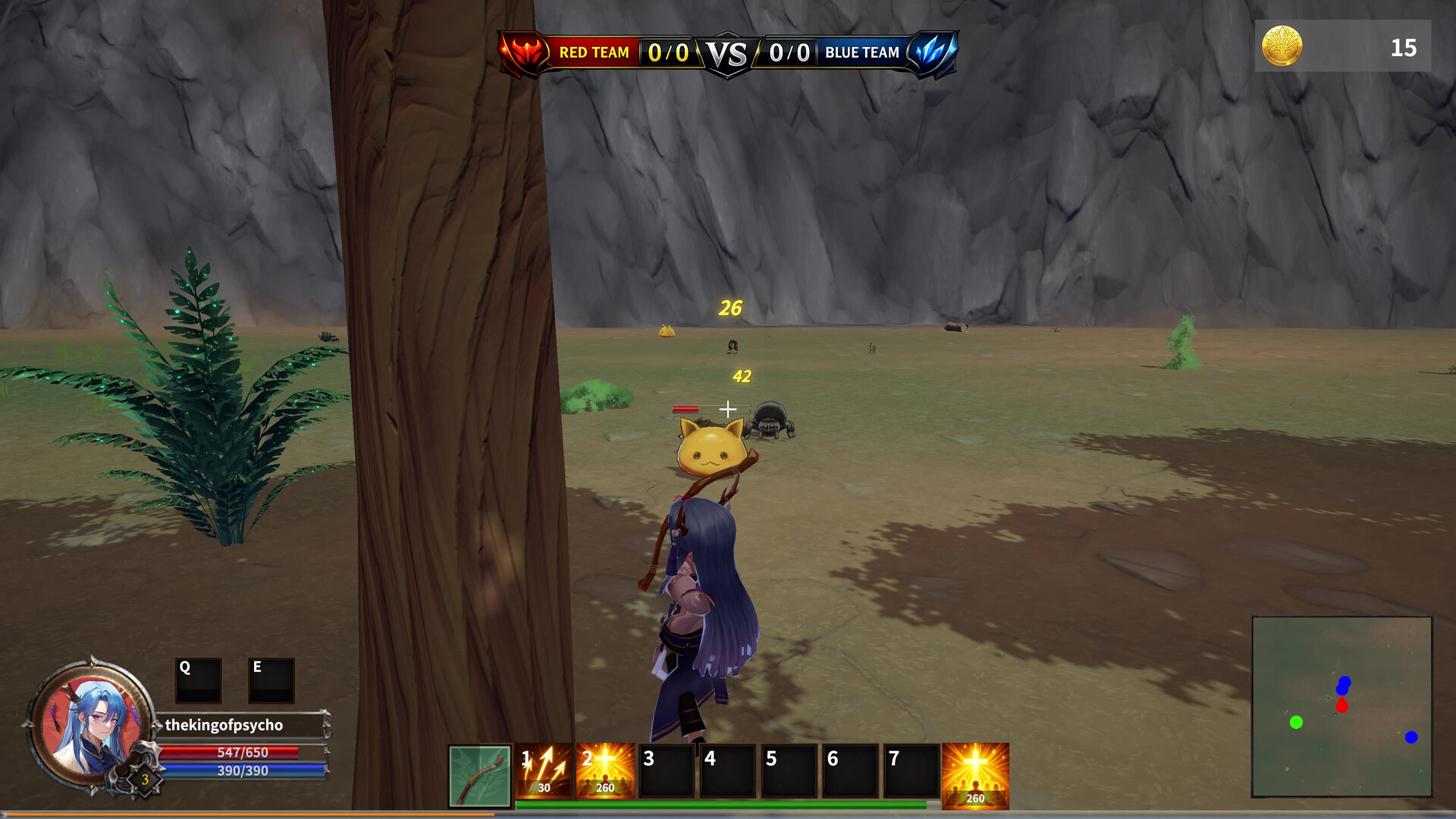The height and width of the screenshot is (819, 1456).
Task: Select the RED TEAM label on the scoreboard
Action: [x=595, y=52]
